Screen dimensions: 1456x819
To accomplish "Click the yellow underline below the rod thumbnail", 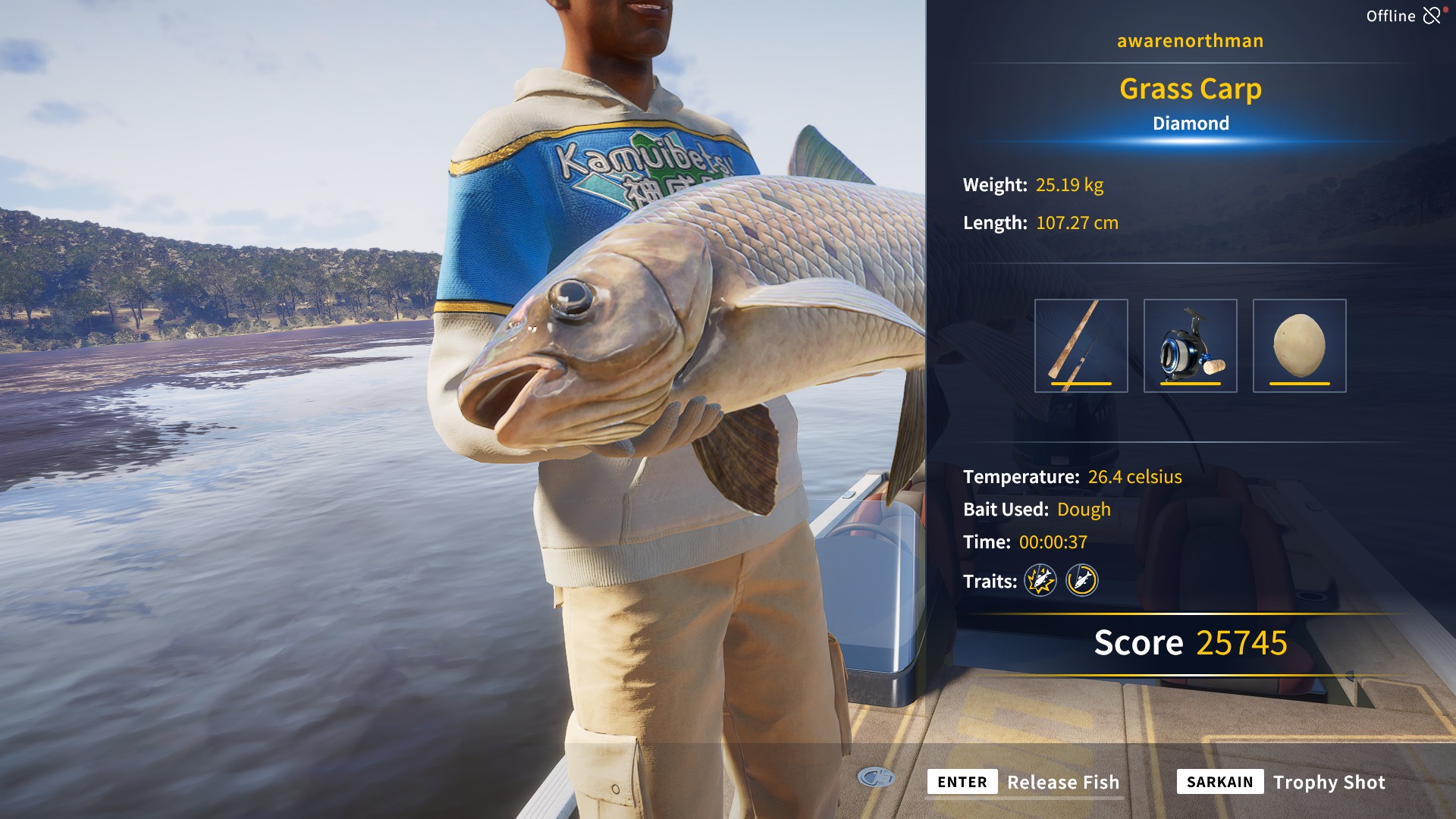I will pyautogui.click(x=1083, y=384).
